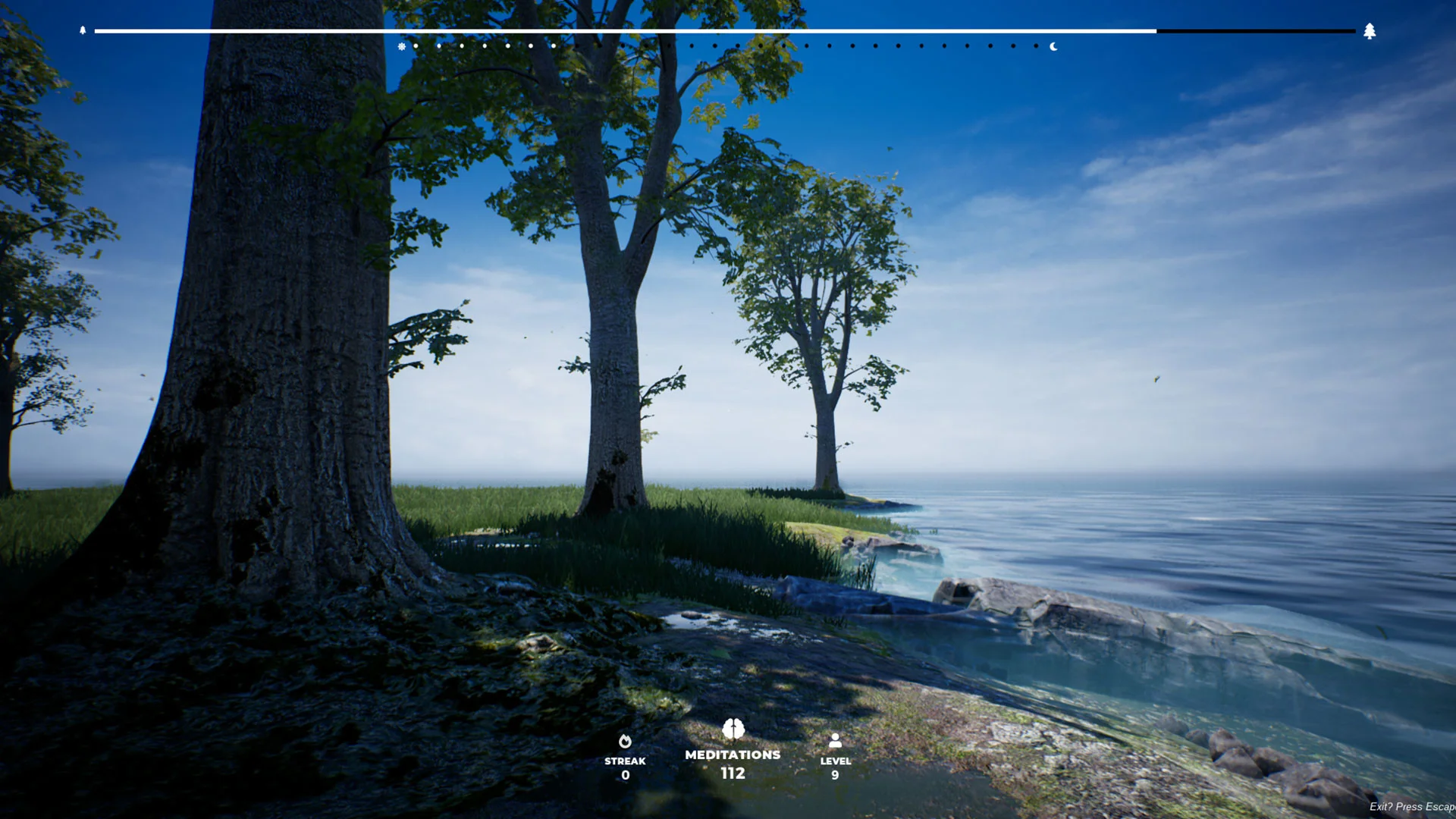Image resolution: width=1456 pixels, height=819 pixels.
Task: Click the Streak value showing 0
Action: coord(625,774)
